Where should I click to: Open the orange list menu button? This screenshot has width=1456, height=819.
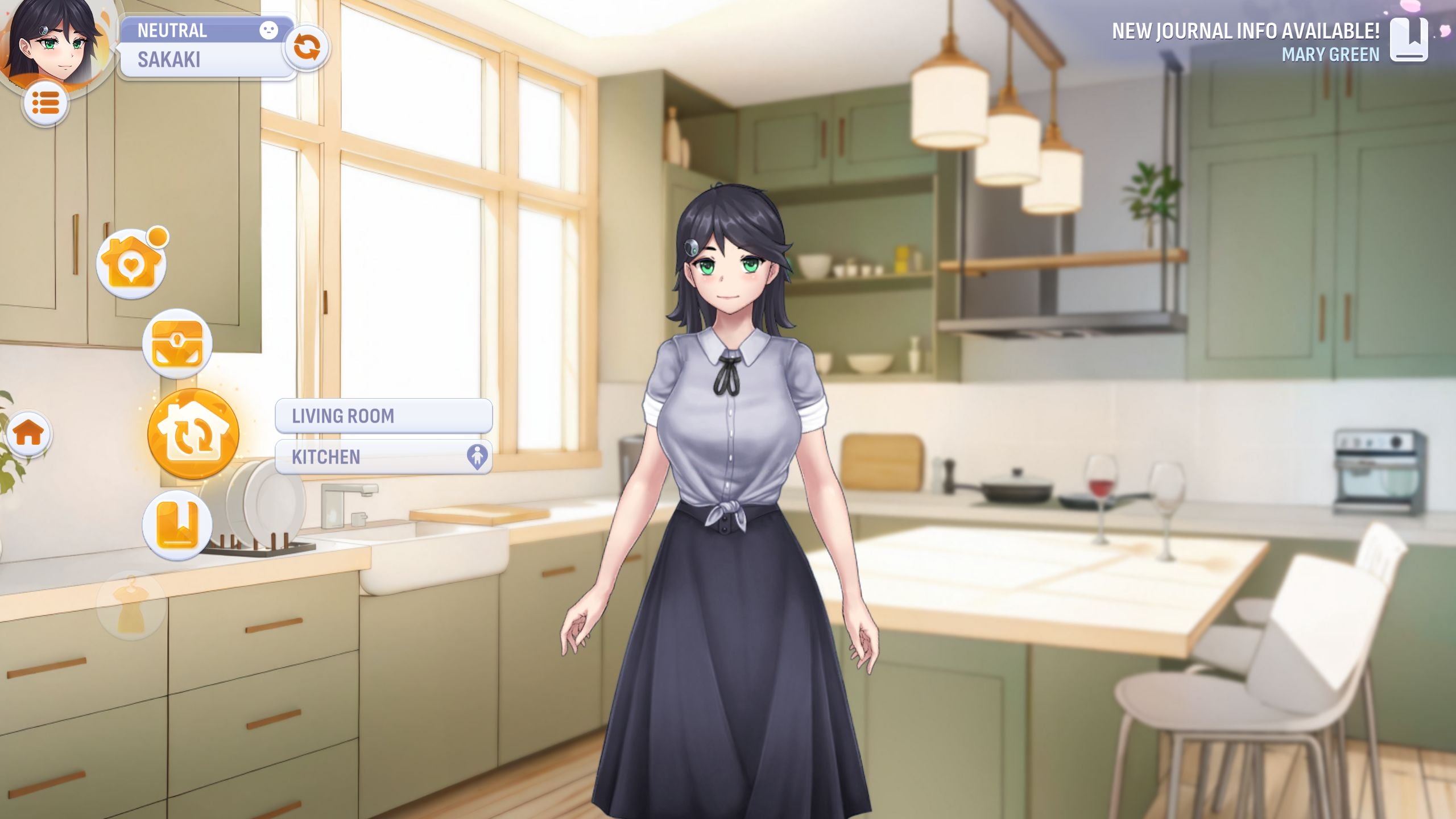coord(45,104)
